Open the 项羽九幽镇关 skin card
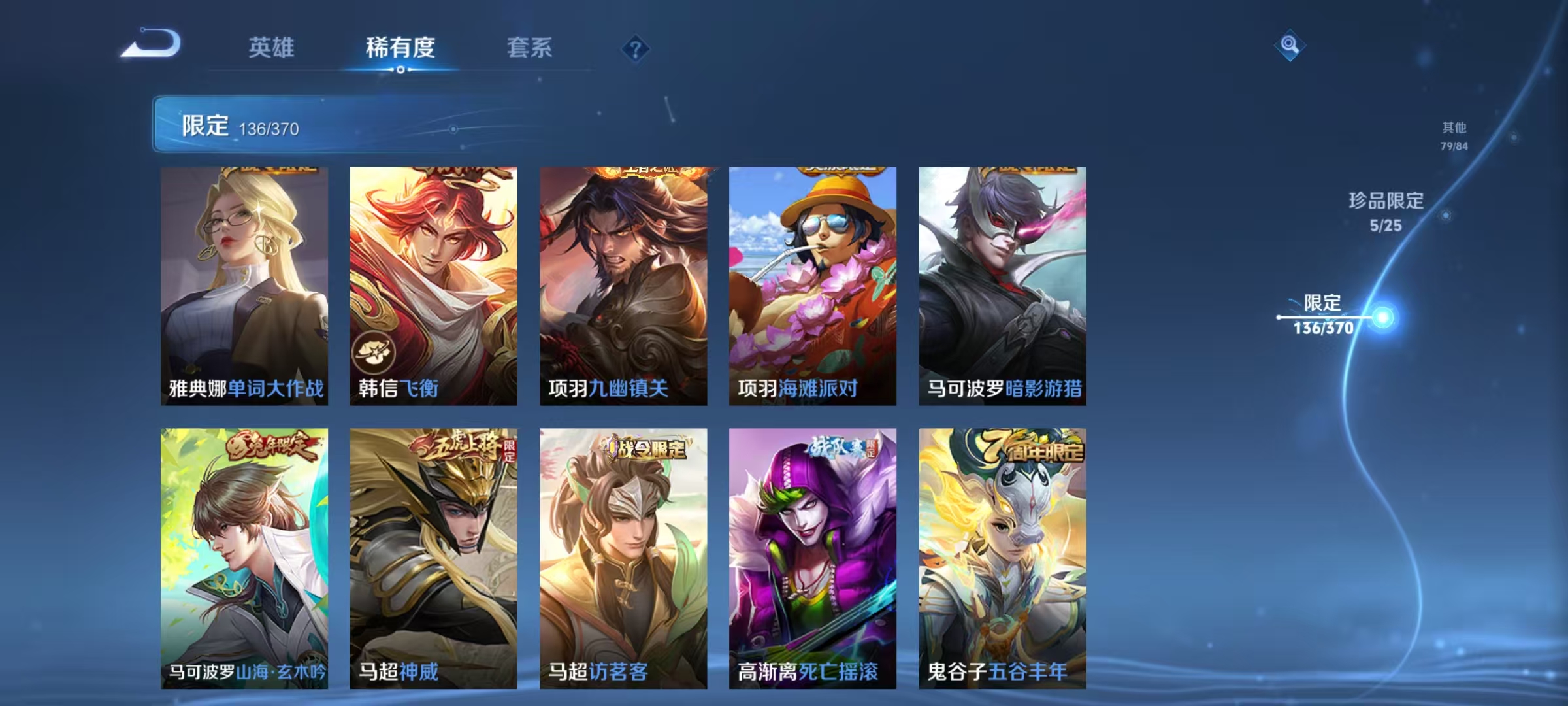1568x706 pixels. click(x=622, y=281)
